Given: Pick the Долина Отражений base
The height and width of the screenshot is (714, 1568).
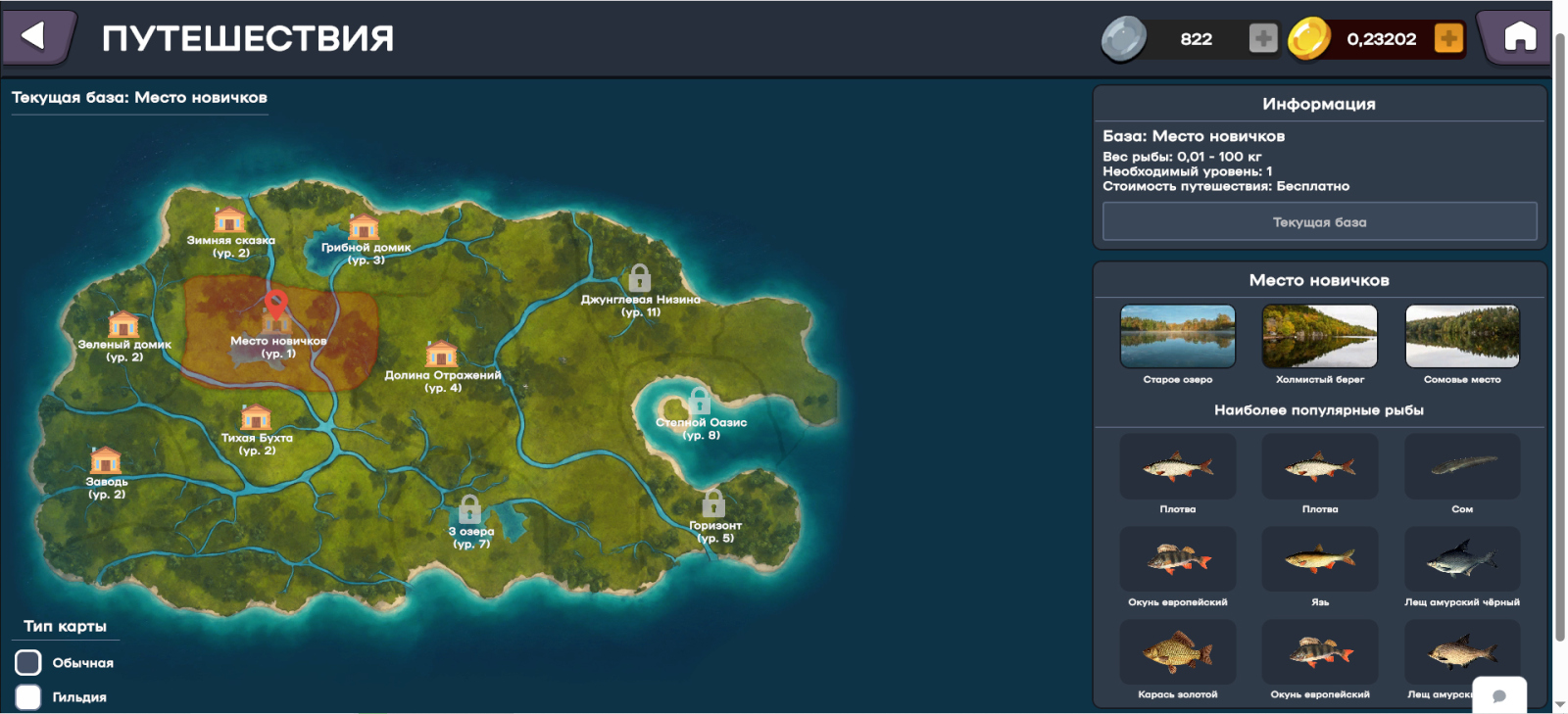Looking at the screenshot, I should pyautogui.click(x=441, y=355).
